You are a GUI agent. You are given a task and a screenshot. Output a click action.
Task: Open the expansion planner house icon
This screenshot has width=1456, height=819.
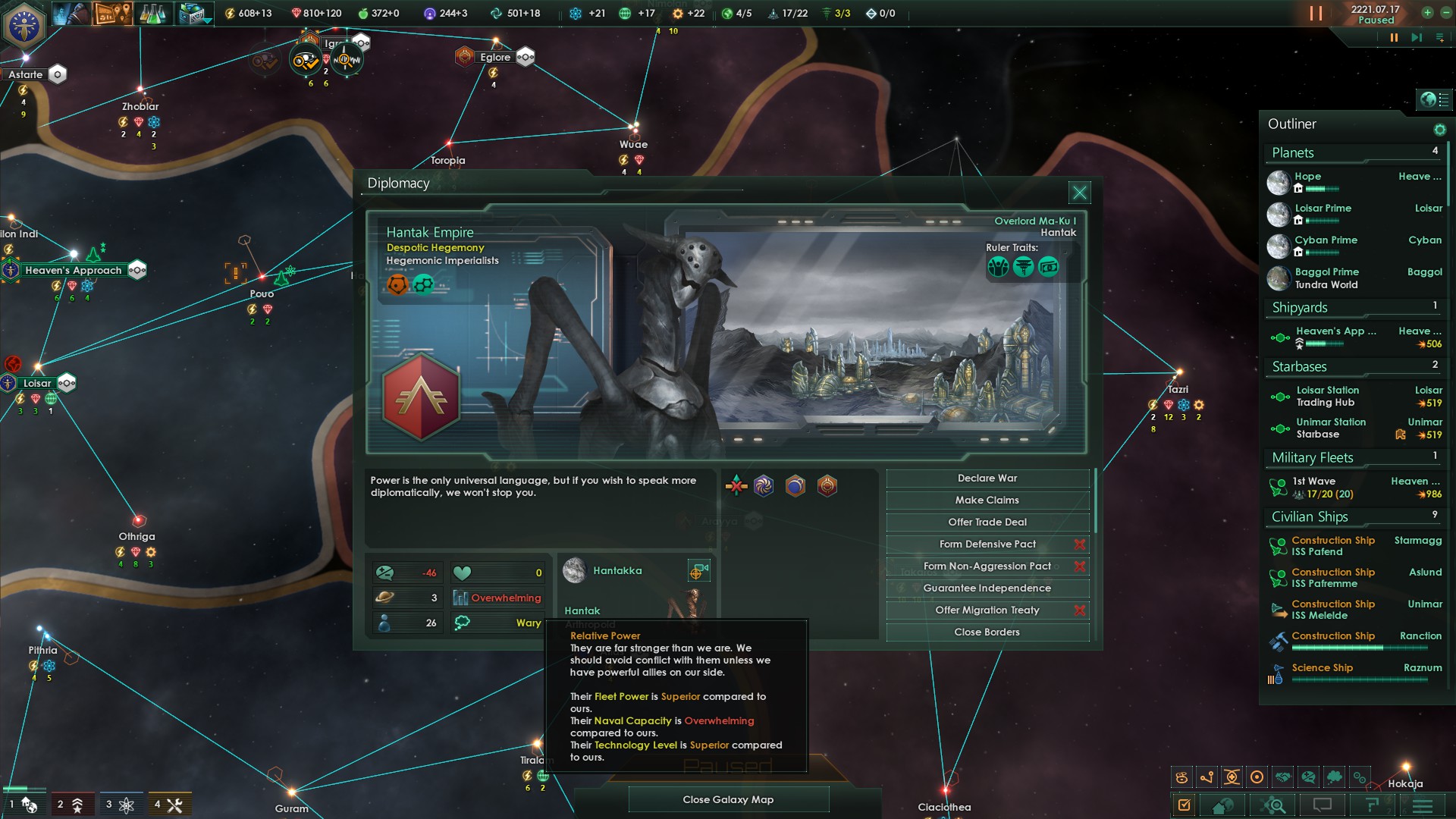[1222, 805]
